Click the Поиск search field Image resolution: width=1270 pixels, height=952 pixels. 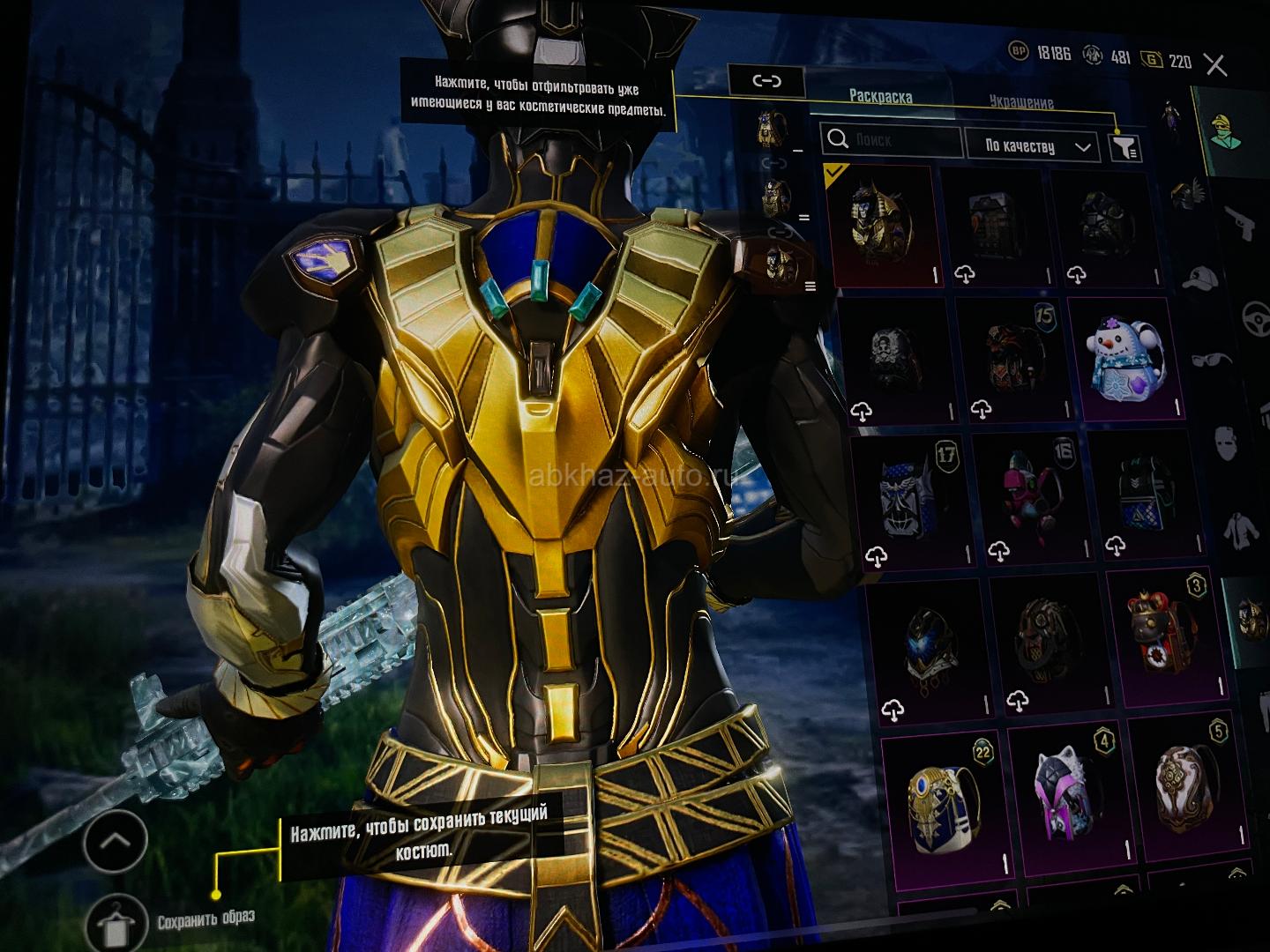[x=891, y=140]
